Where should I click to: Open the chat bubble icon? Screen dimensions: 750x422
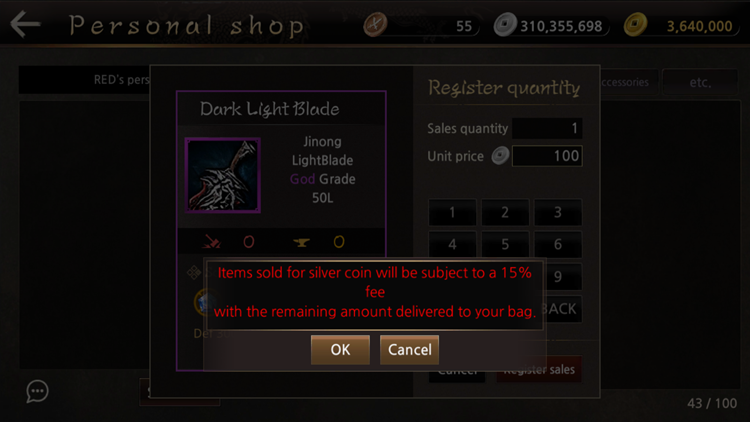coord(38,391)
